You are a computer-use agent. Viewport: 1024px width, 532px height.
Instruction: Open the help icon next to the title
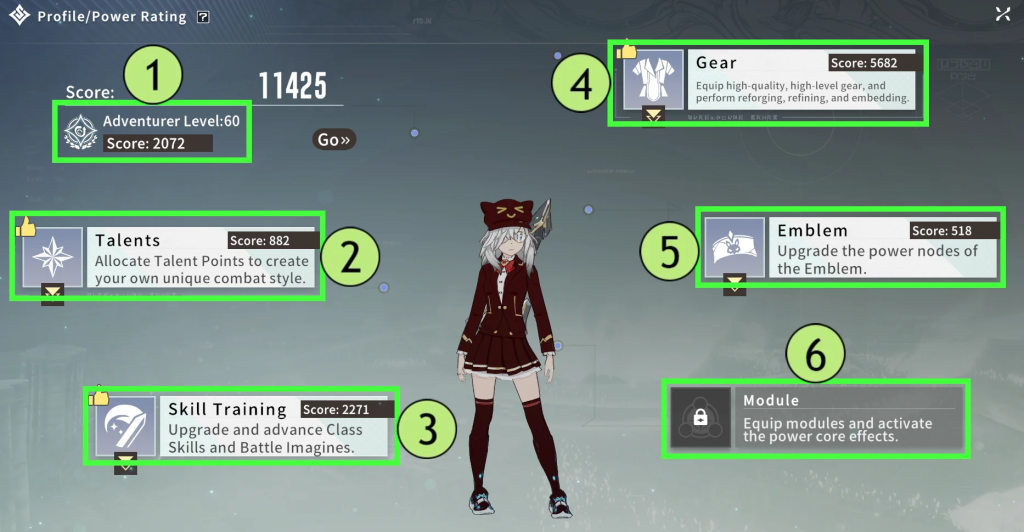tap(203, 17)
